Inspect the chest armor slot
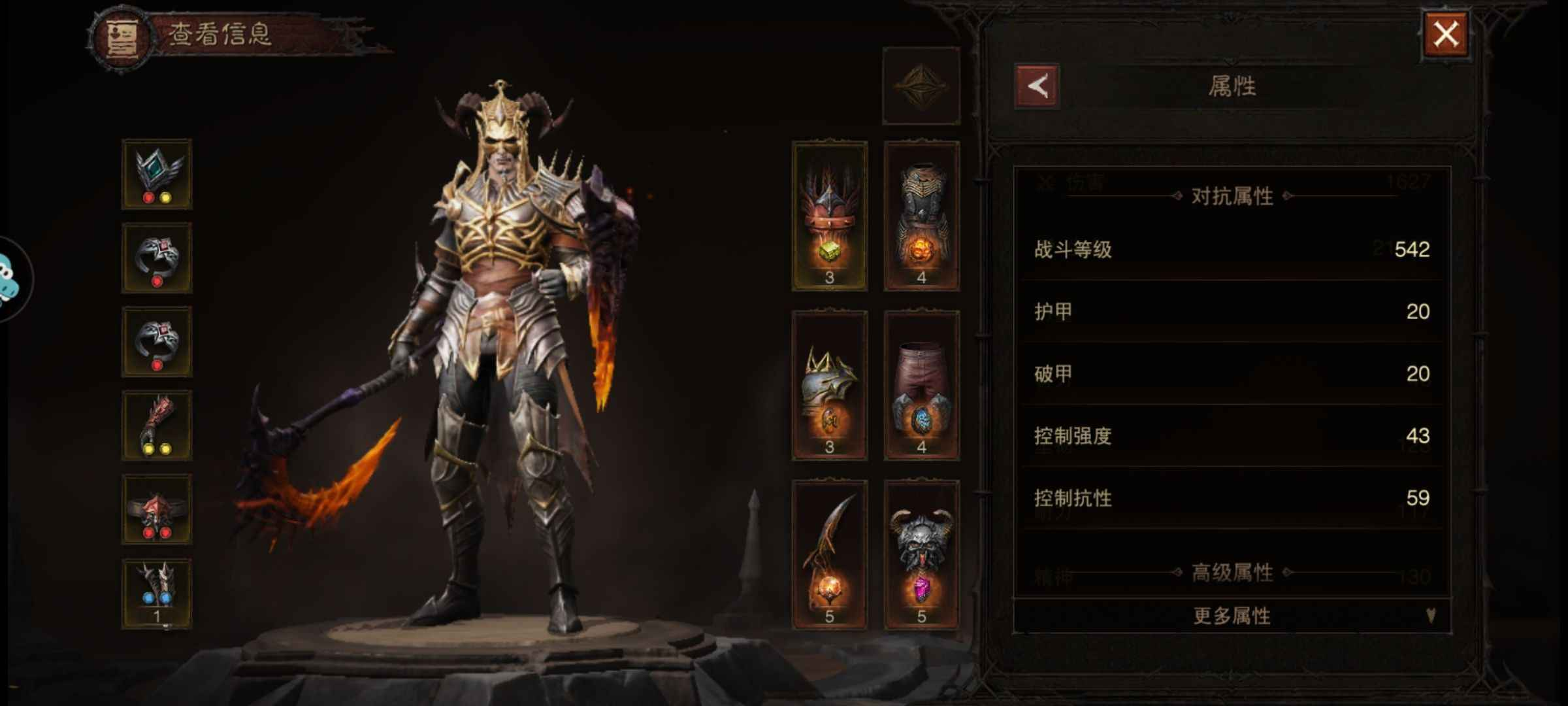The width and height of the screenshot is (1568, 706). pos(921,216)
